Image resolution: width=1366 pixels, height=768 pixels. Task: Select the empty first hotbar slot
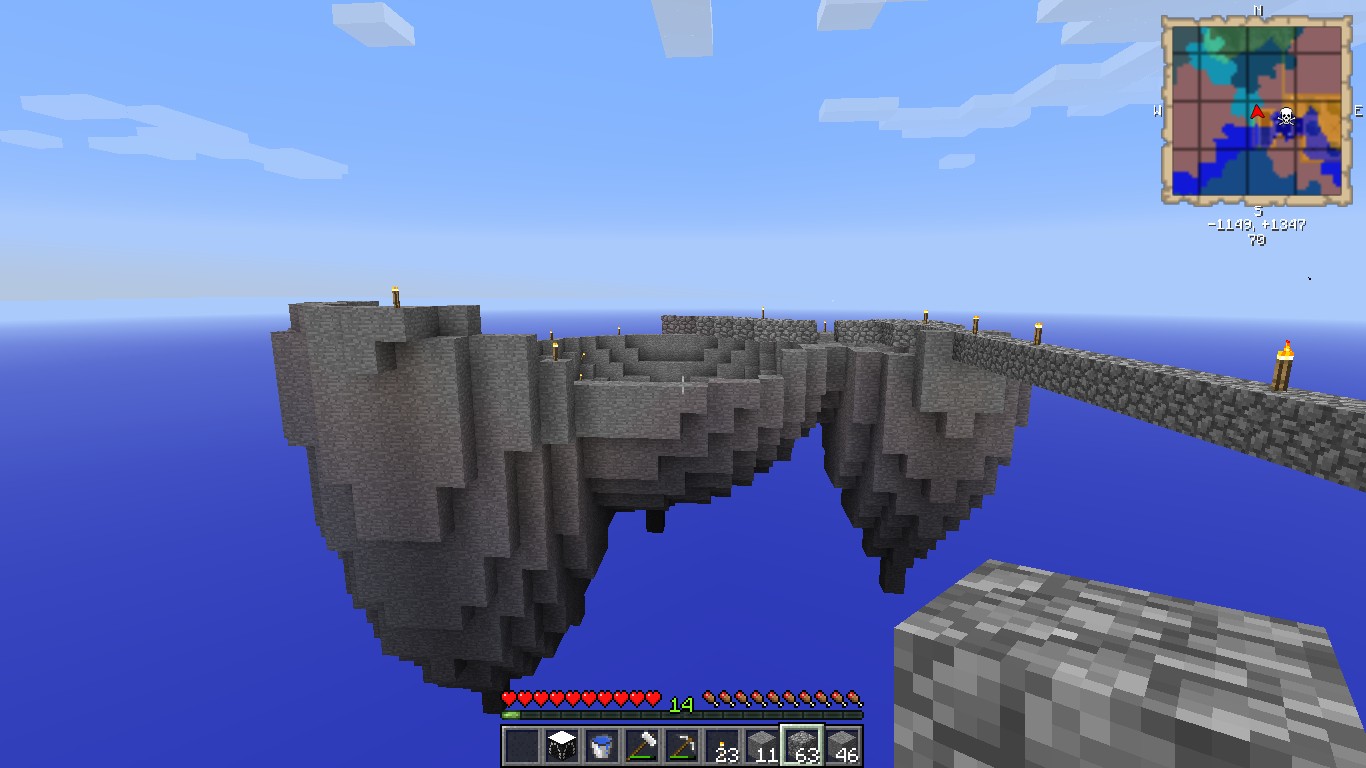(x=522, y=746)
